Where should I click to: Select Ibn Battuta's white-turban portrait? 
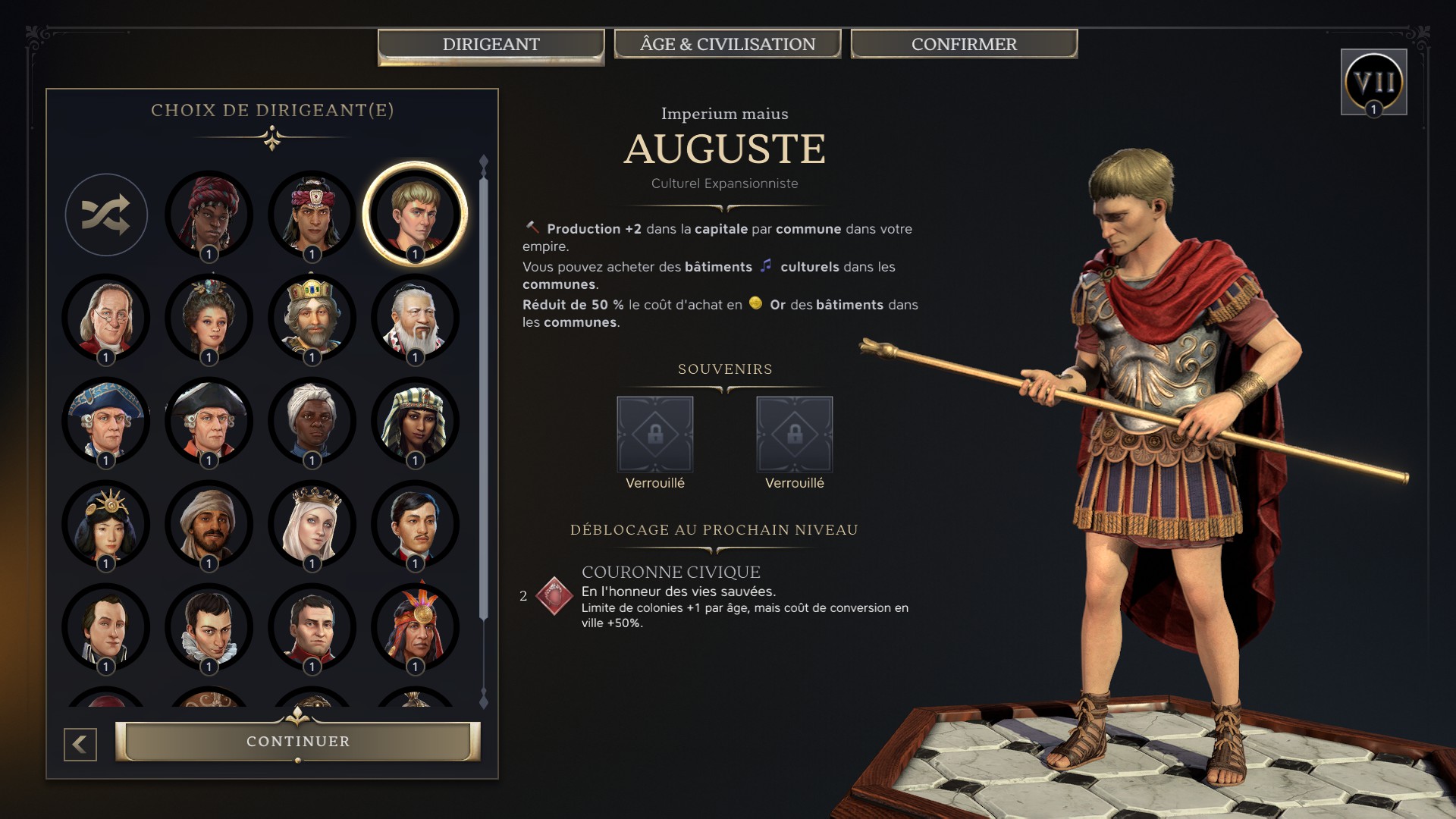point(209,523)
